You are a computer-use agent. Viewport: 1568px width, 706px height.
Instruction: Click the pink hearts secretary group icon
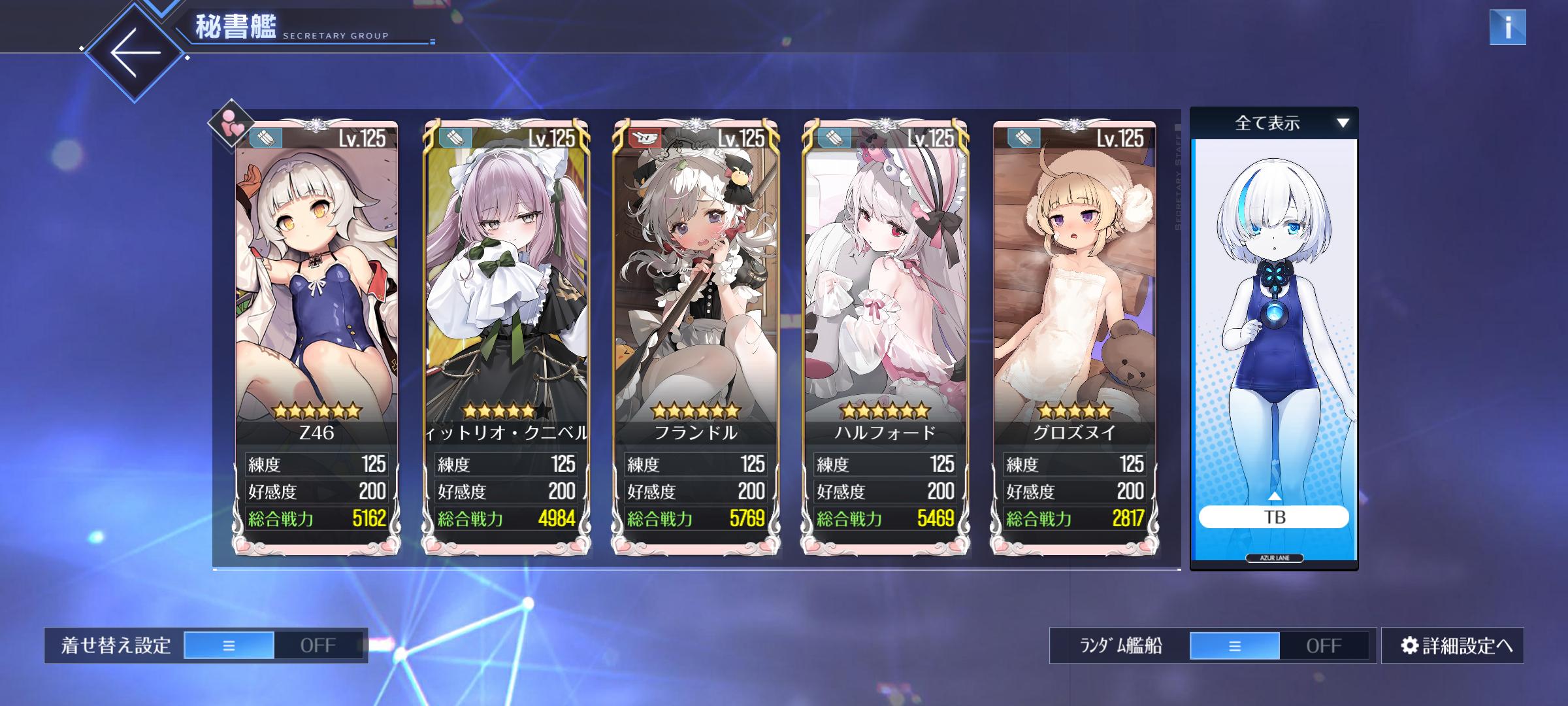tap(231, 122)
